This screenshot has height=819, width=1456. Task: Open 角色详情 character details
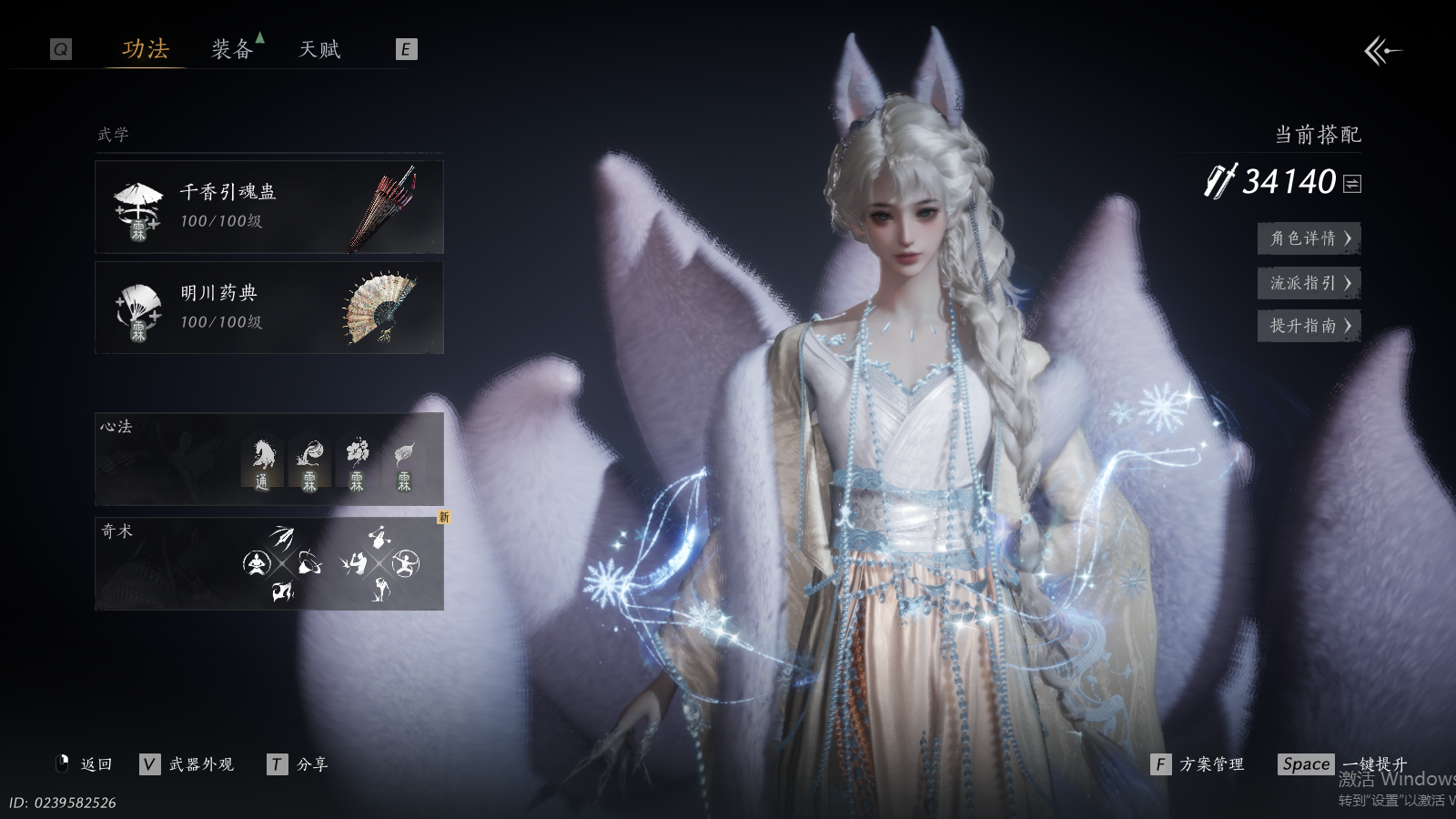point(1309,238)
